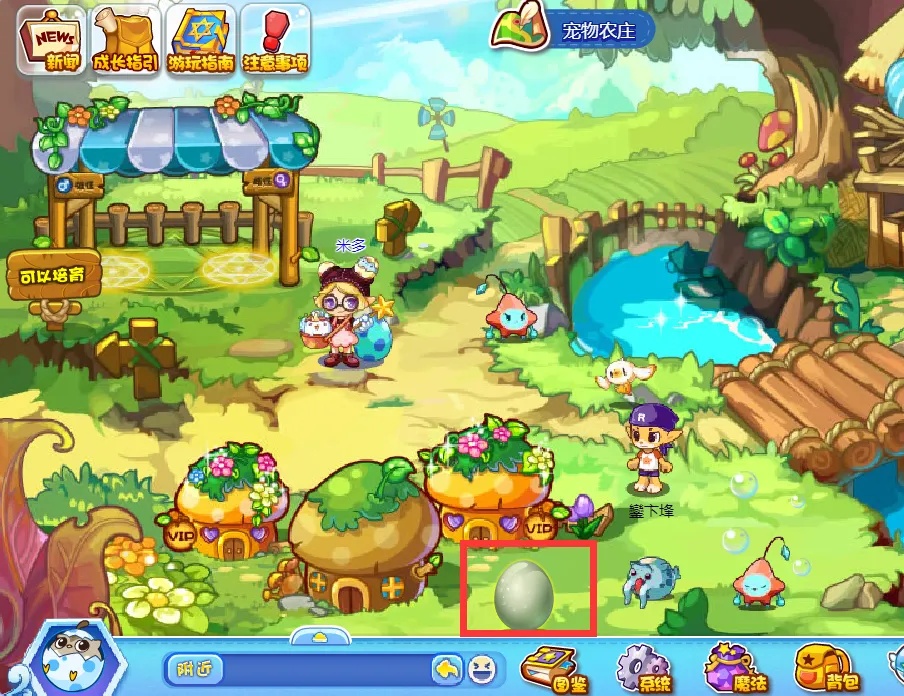This screenshot has width=904, height=696.
Task: Expand the panel tab above the chat bar
Action: click(x=319, y=637)
